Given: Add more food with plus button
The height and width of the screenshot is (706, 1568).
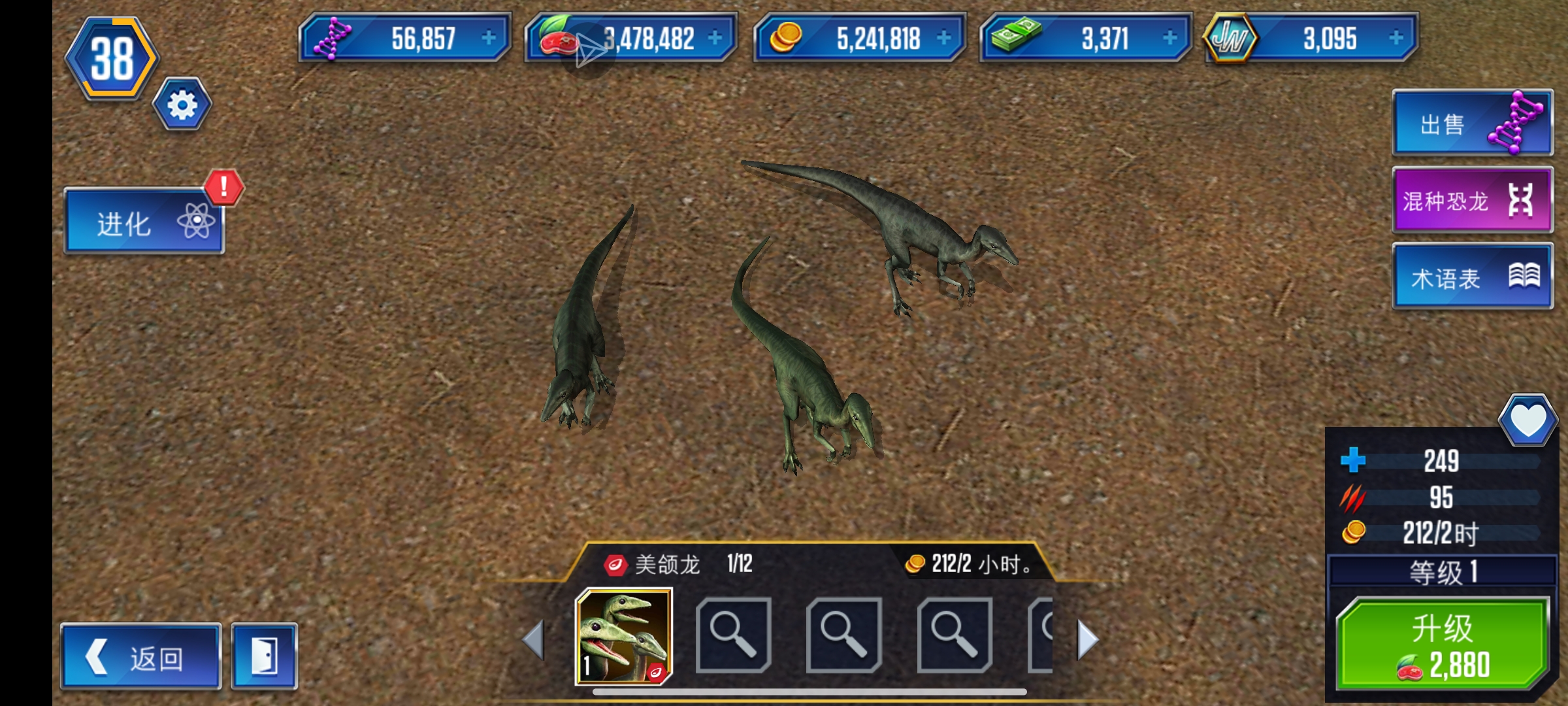Looking at the screenshot, I should pos(715,38).
